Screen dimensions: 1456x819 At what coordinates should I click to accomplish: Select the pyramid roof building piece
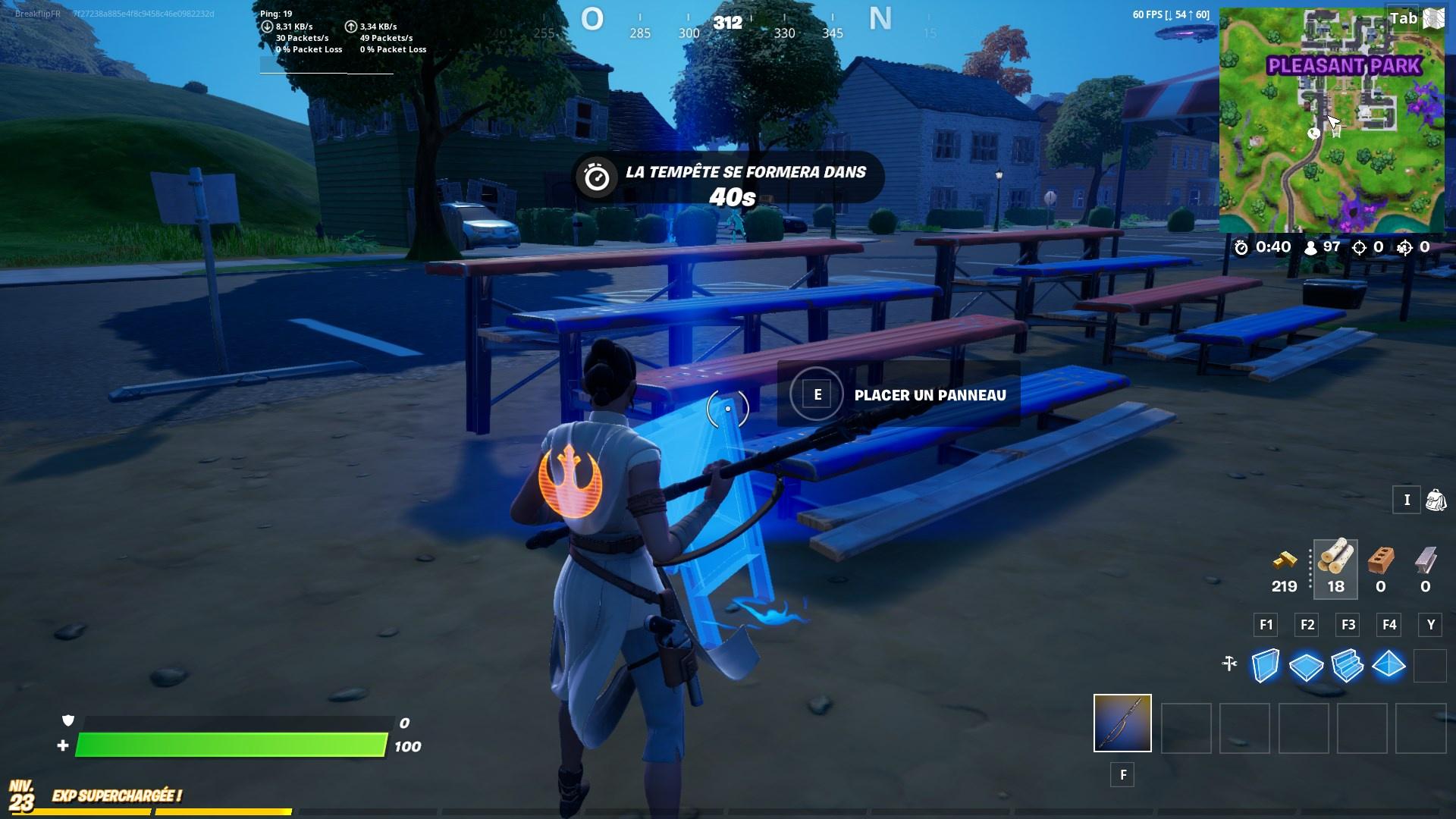[1390, 663]
